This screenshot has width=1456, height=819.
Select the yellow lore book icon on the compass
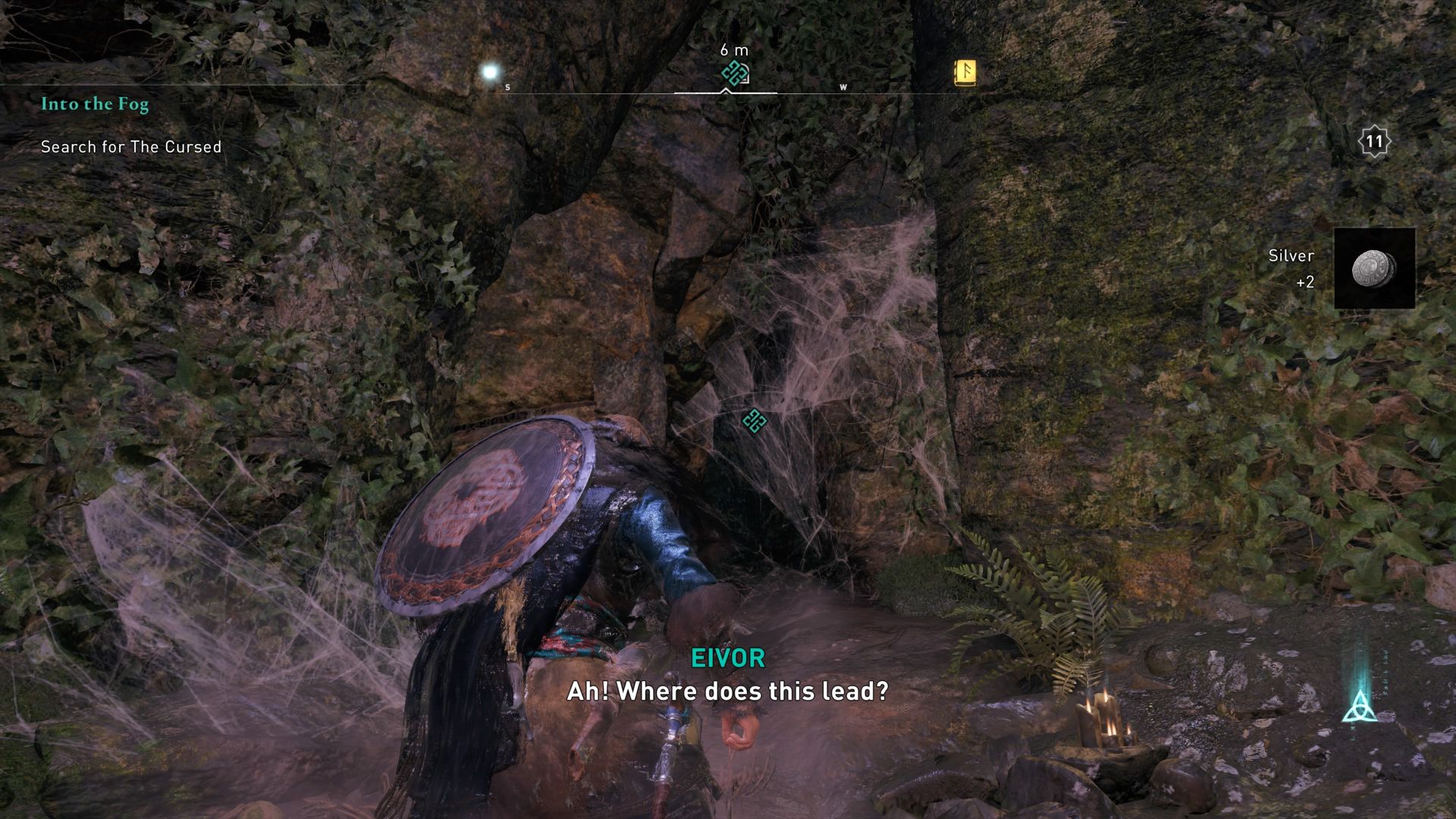coord(965,73)
